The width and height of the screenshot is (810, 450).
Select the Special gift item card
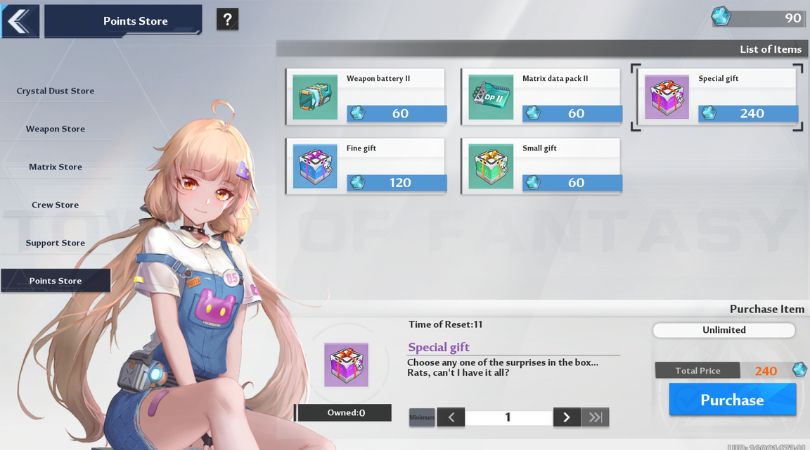tap(717, 96)
